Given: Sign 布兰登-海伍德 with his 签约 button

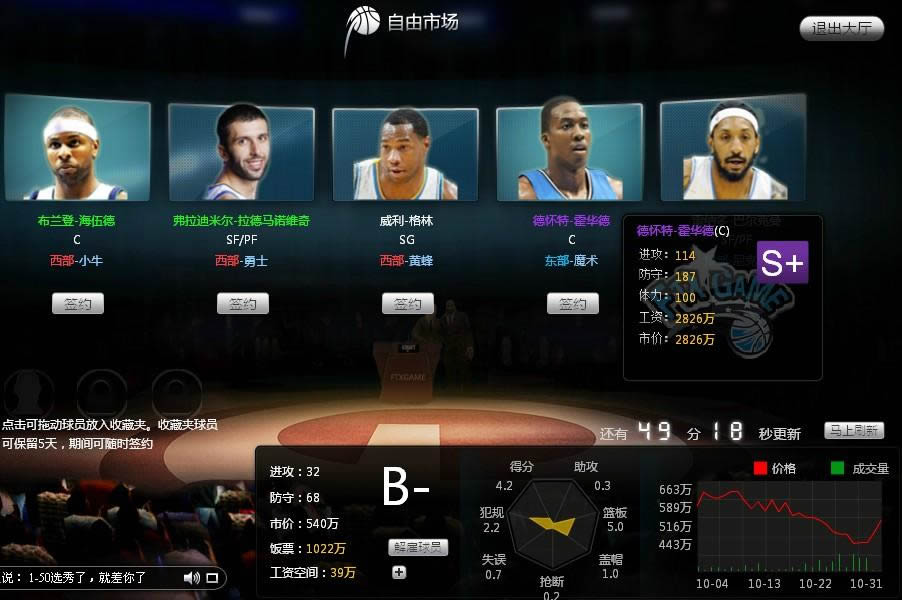Looking at the screenshot, I should coord(77,303).
